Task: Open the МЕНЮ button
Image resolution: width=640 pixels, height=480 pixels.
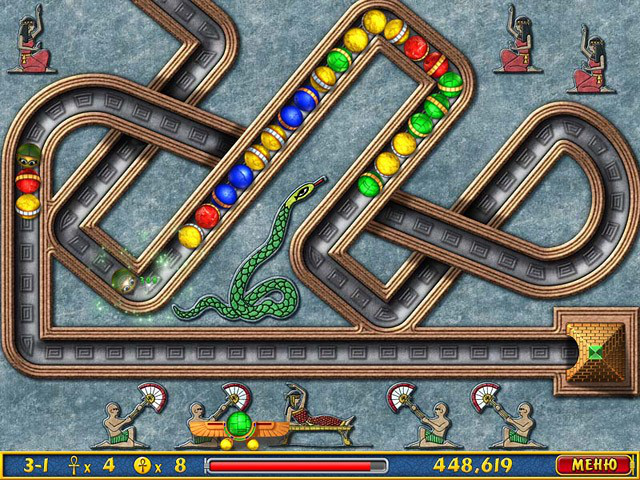Action: [x=593, y=465]
